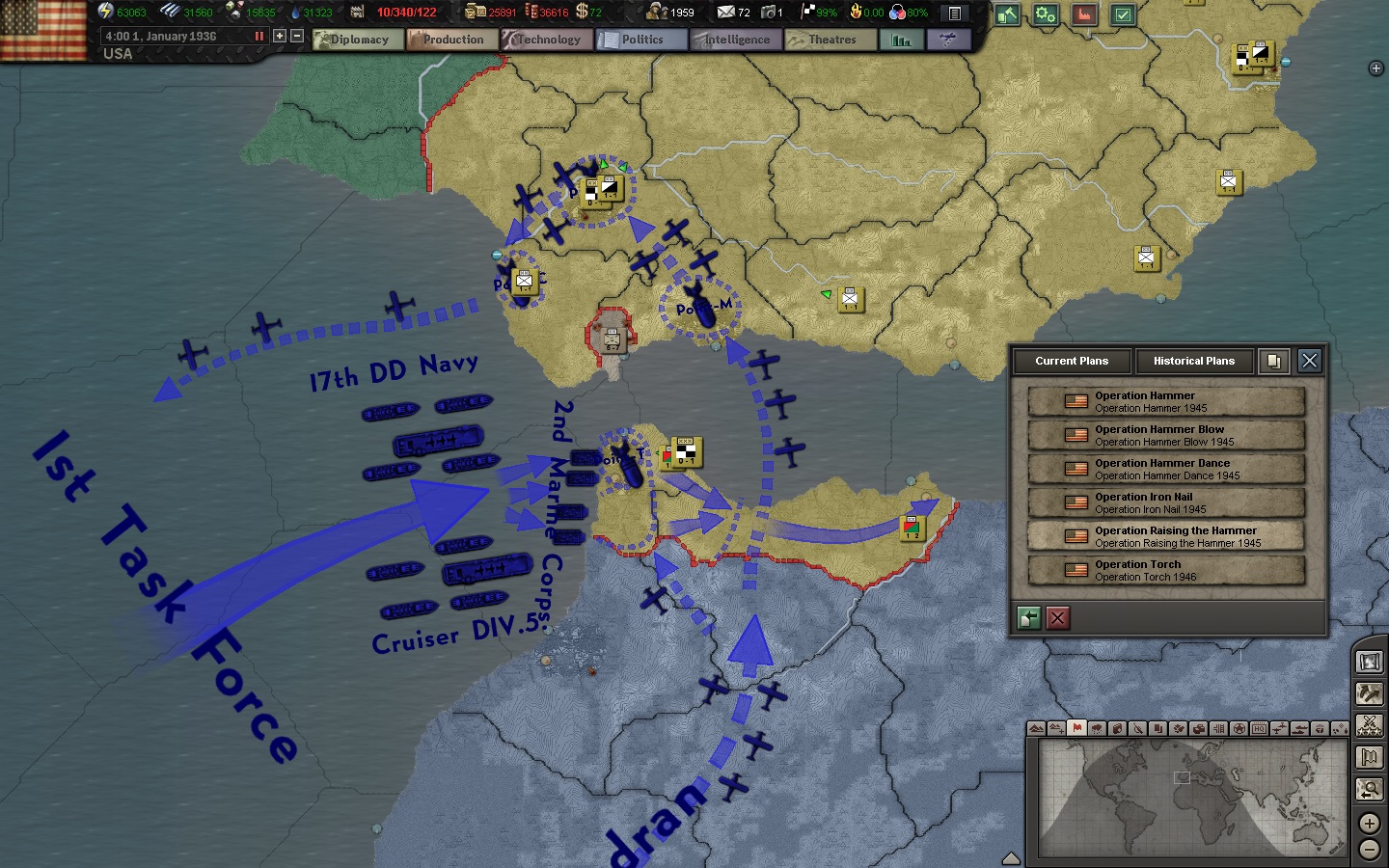Zoom in using the minimap plus button
The image size is (1389, 868).
tap(1369, 823)
